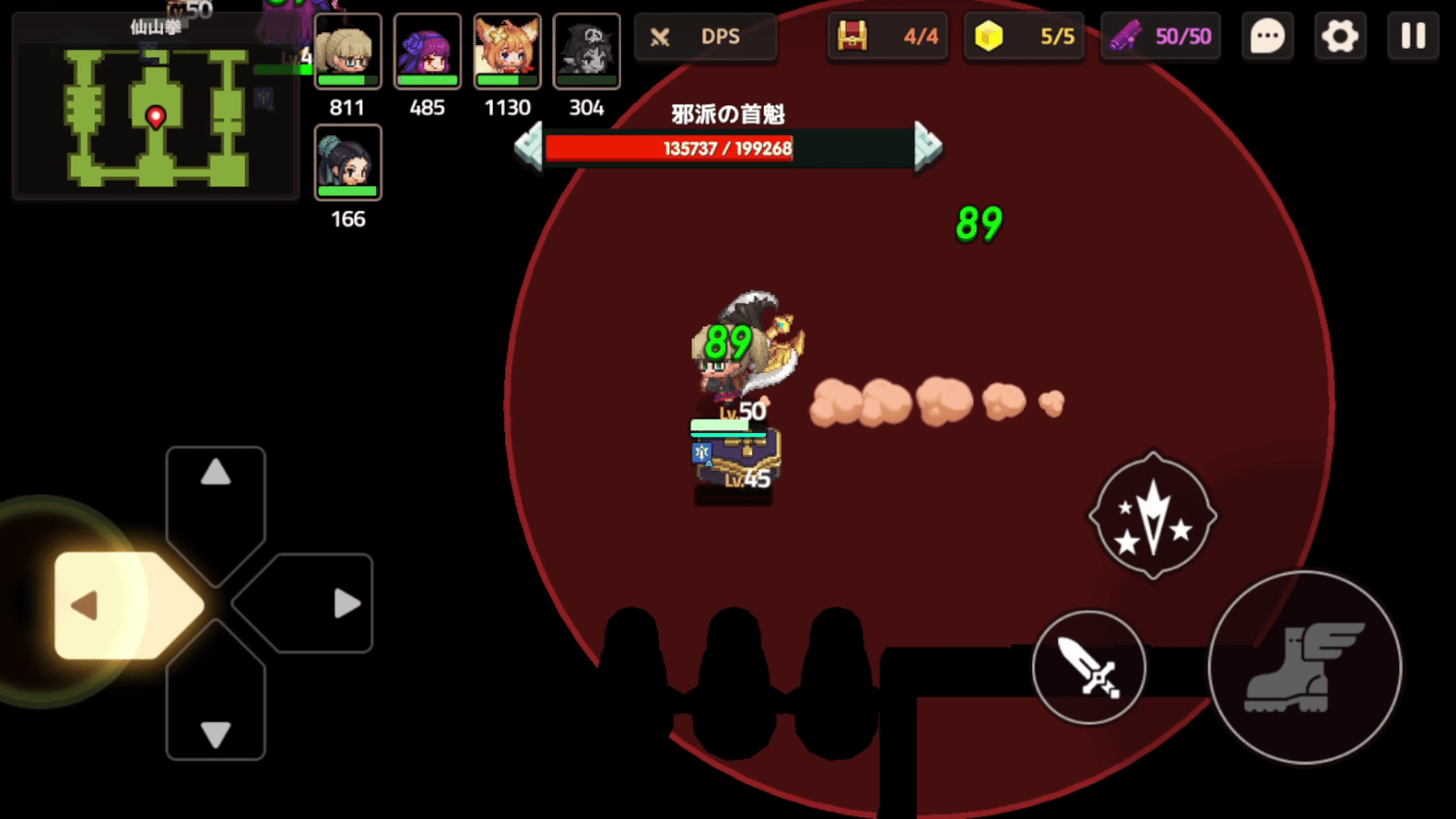Open the gear settings menu
This screenshot has height=819, width=1456.
tap(1340, 36)
